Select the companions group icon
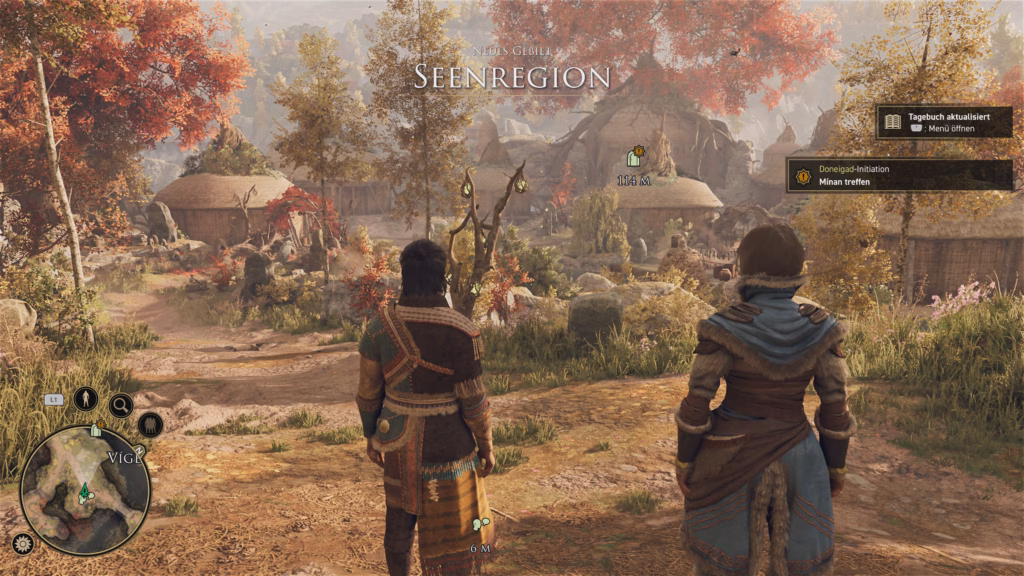The image size is (1024, 576). pyautogui.click(x=150, y=424)
